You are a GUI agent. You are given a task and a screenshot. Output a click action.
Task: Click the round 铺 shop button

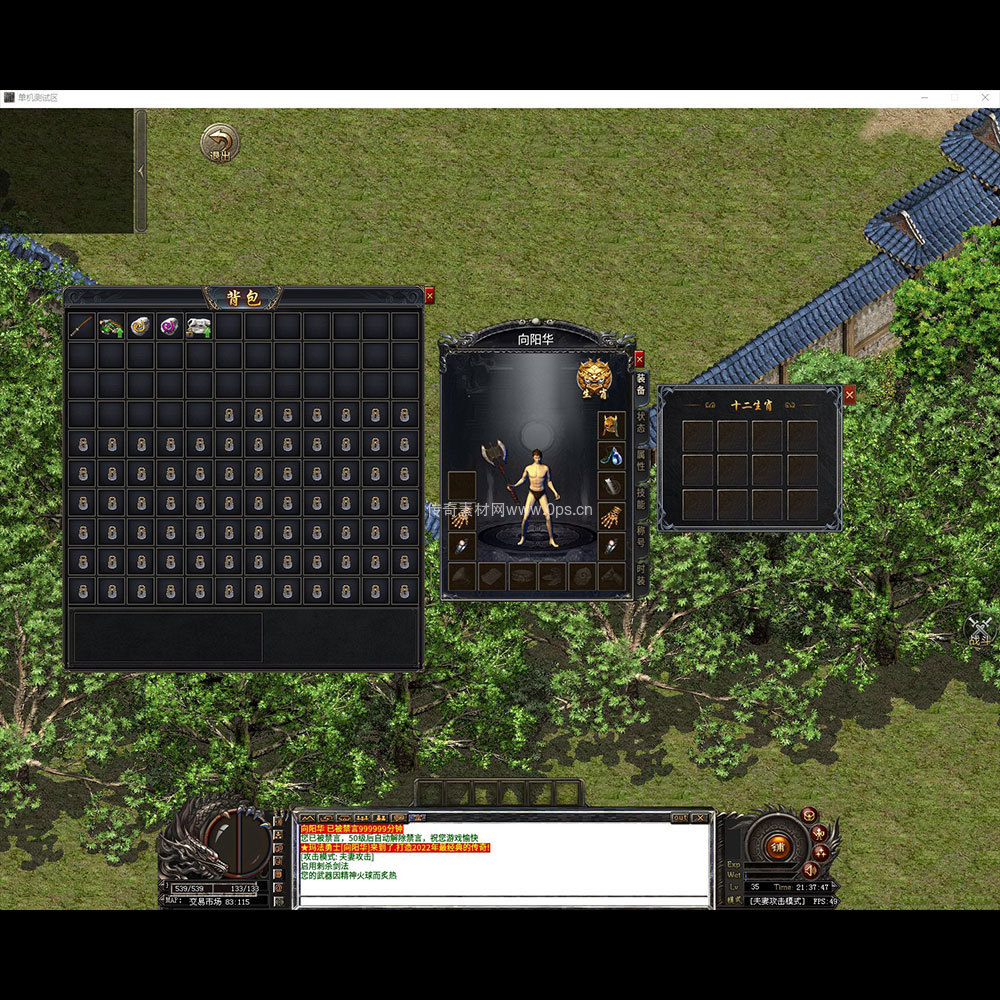(776, 846)
